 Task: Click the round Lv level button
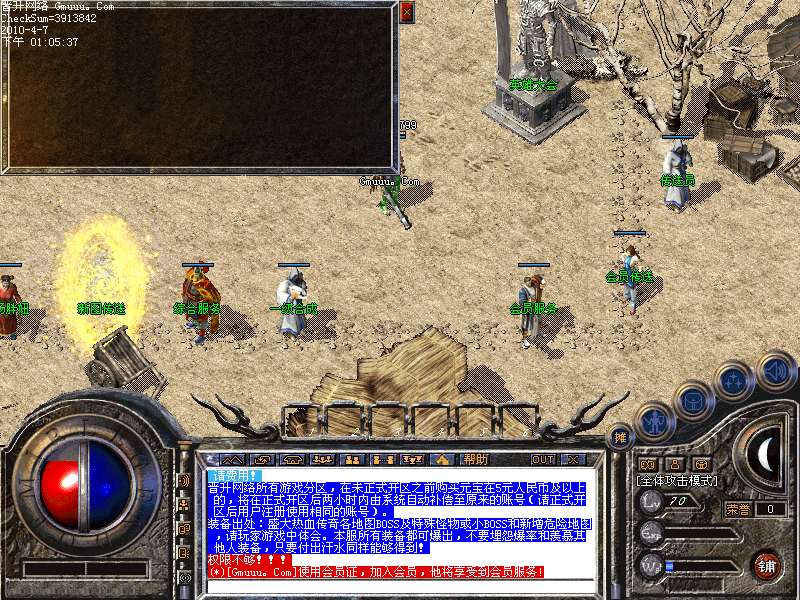click(652, 500)
